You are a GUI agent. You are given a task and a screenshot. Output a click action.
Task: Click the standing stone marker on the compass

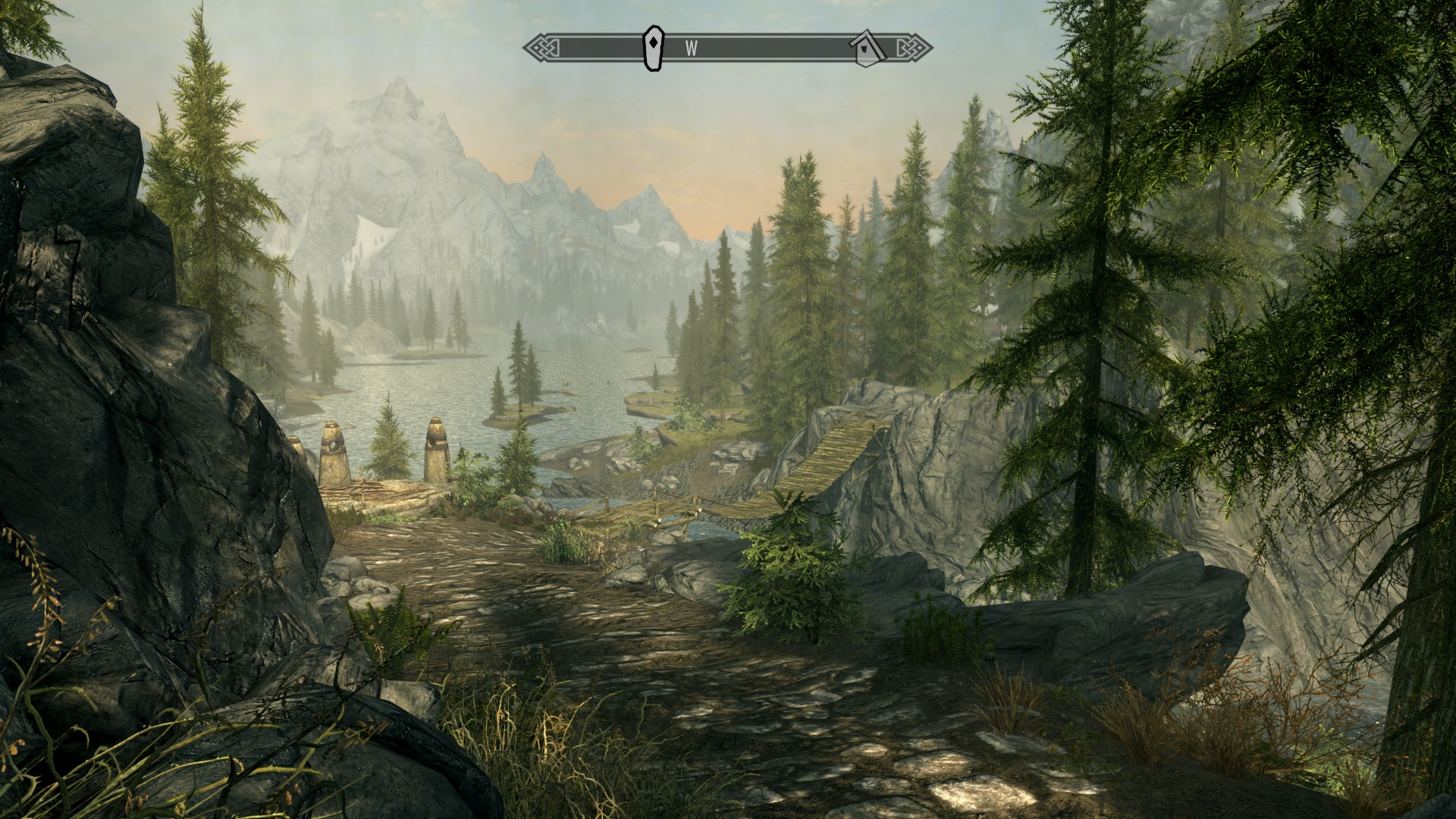click(x=653, y=49)
